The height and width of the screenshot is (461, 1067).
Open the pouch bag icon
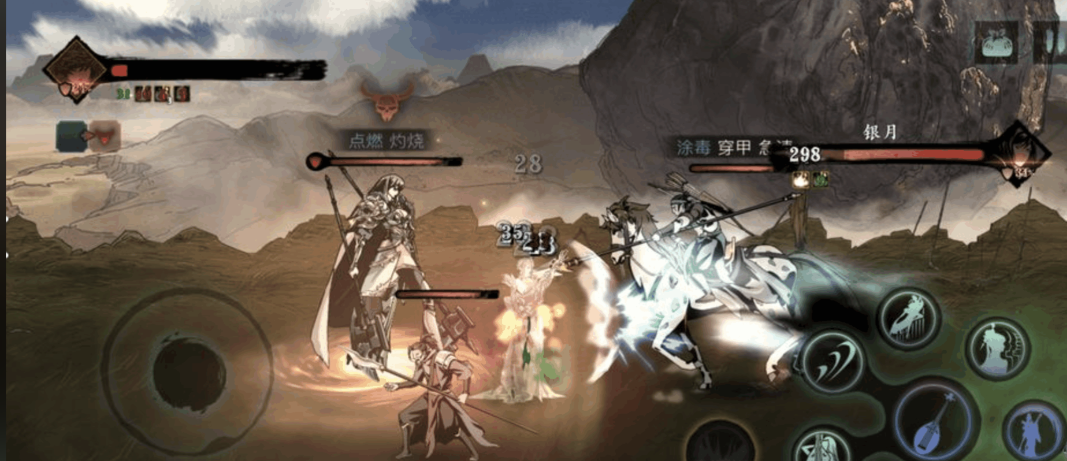tap(995, 43)
